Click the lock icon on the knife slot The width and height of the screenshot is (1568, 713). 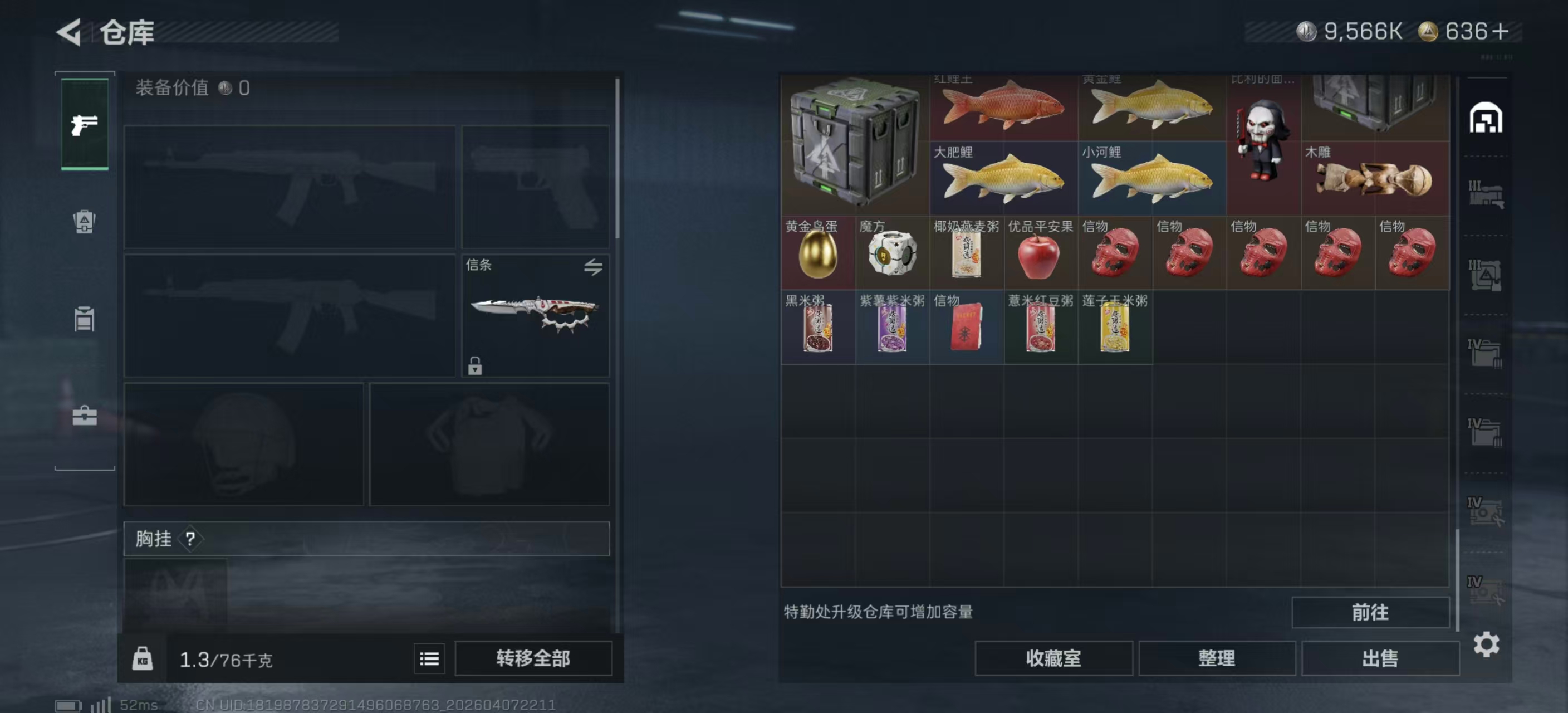(x=474, y=367)
